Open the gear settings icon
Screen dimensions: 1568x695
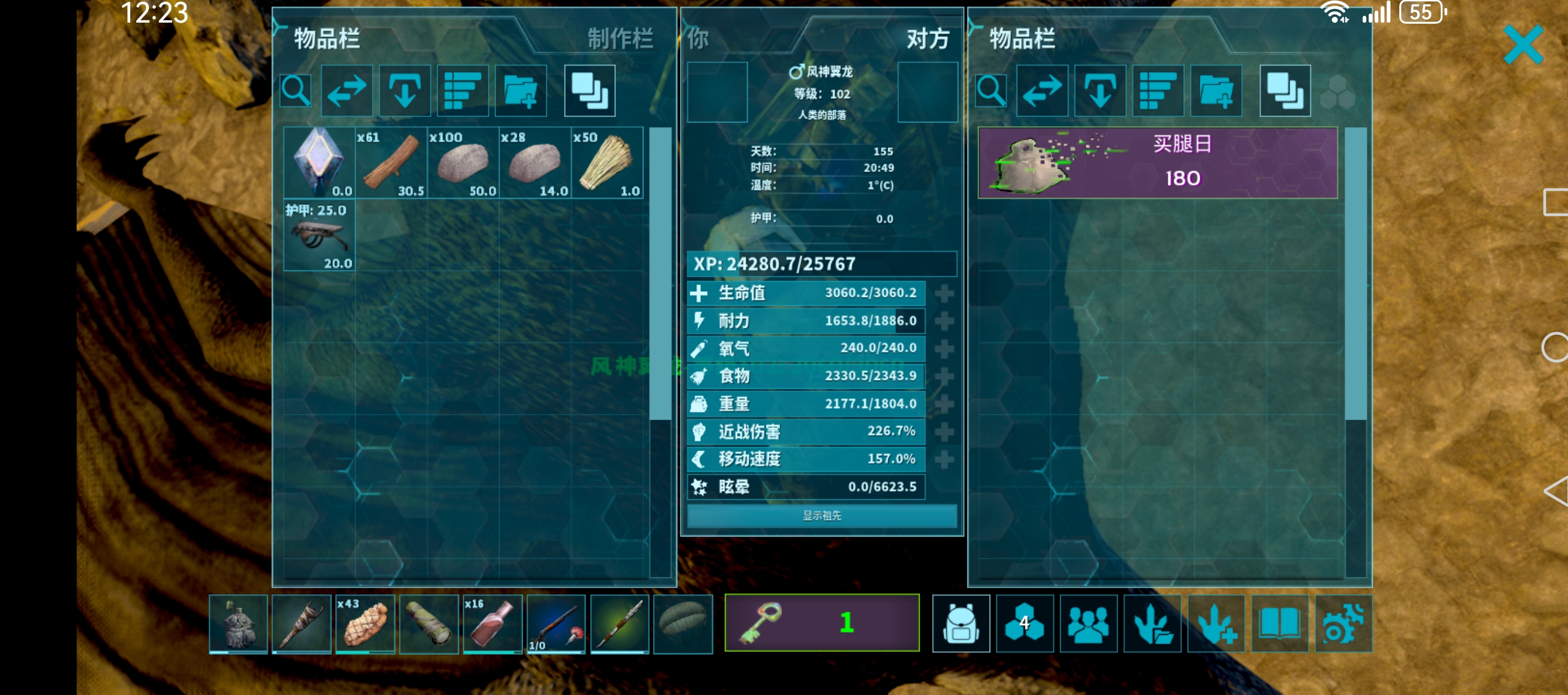pyautogui.click(x=1343, y=624)
